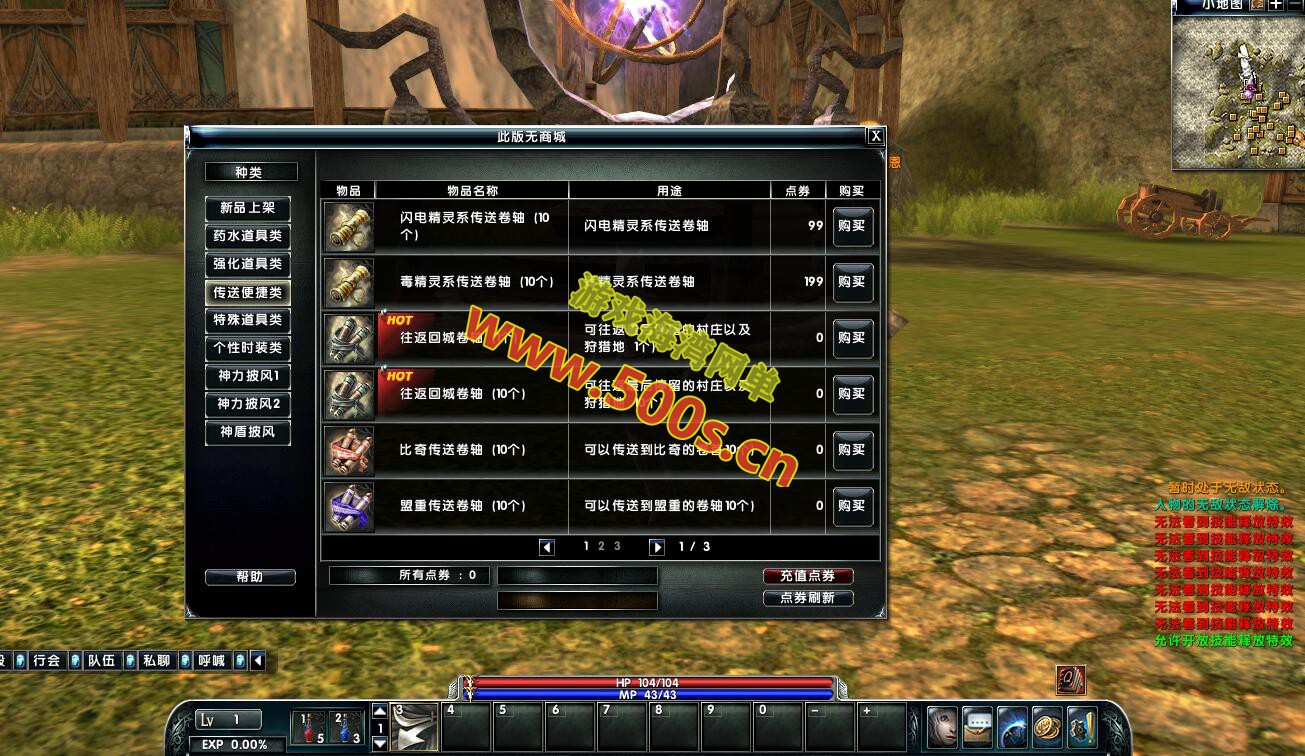
Task: Click the gold coins icon near bottom right
Action: pos(1047,728)
